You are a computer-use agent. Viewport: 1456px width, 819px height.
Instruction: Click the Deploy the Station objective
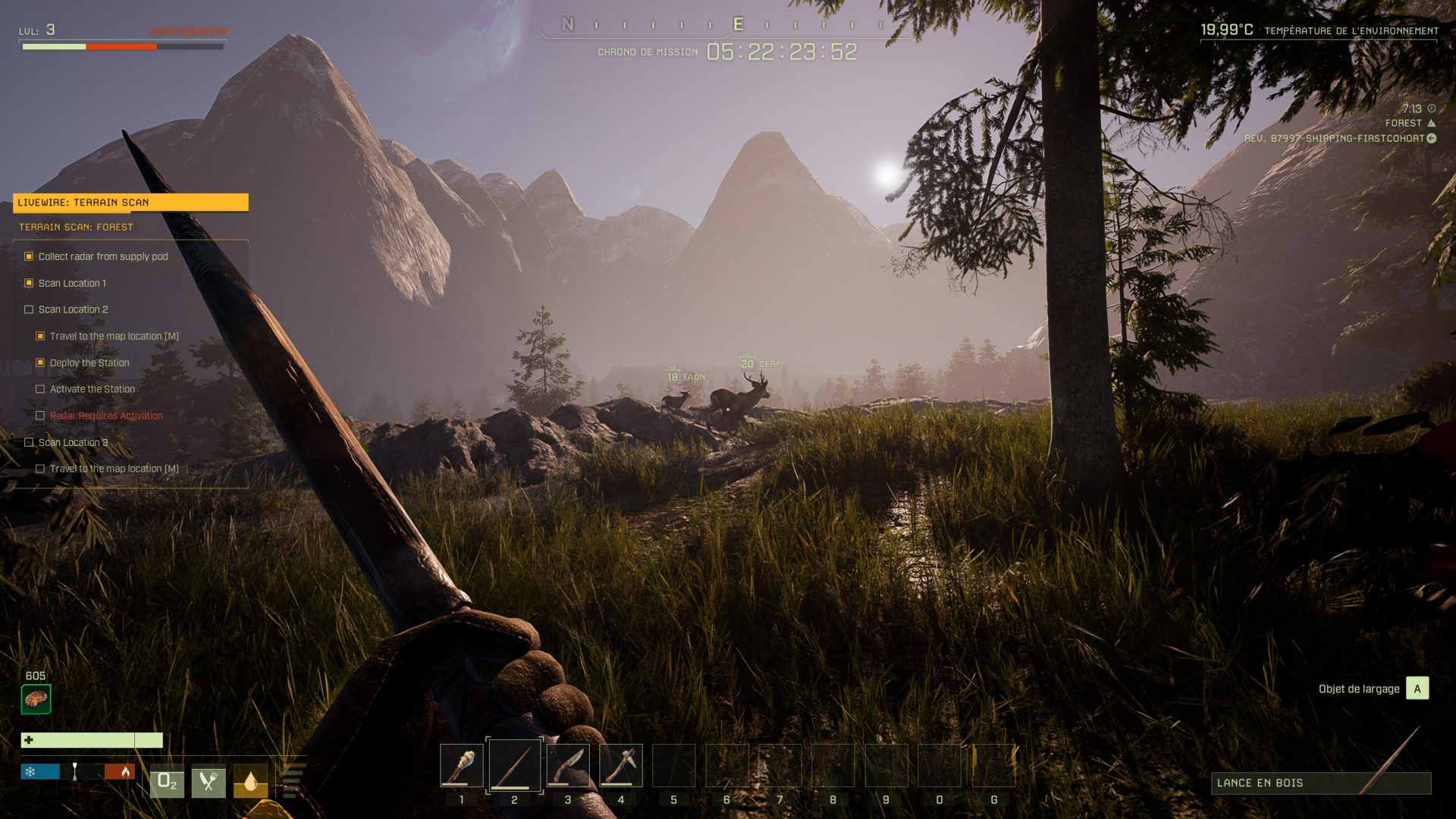tap(89, 362)
